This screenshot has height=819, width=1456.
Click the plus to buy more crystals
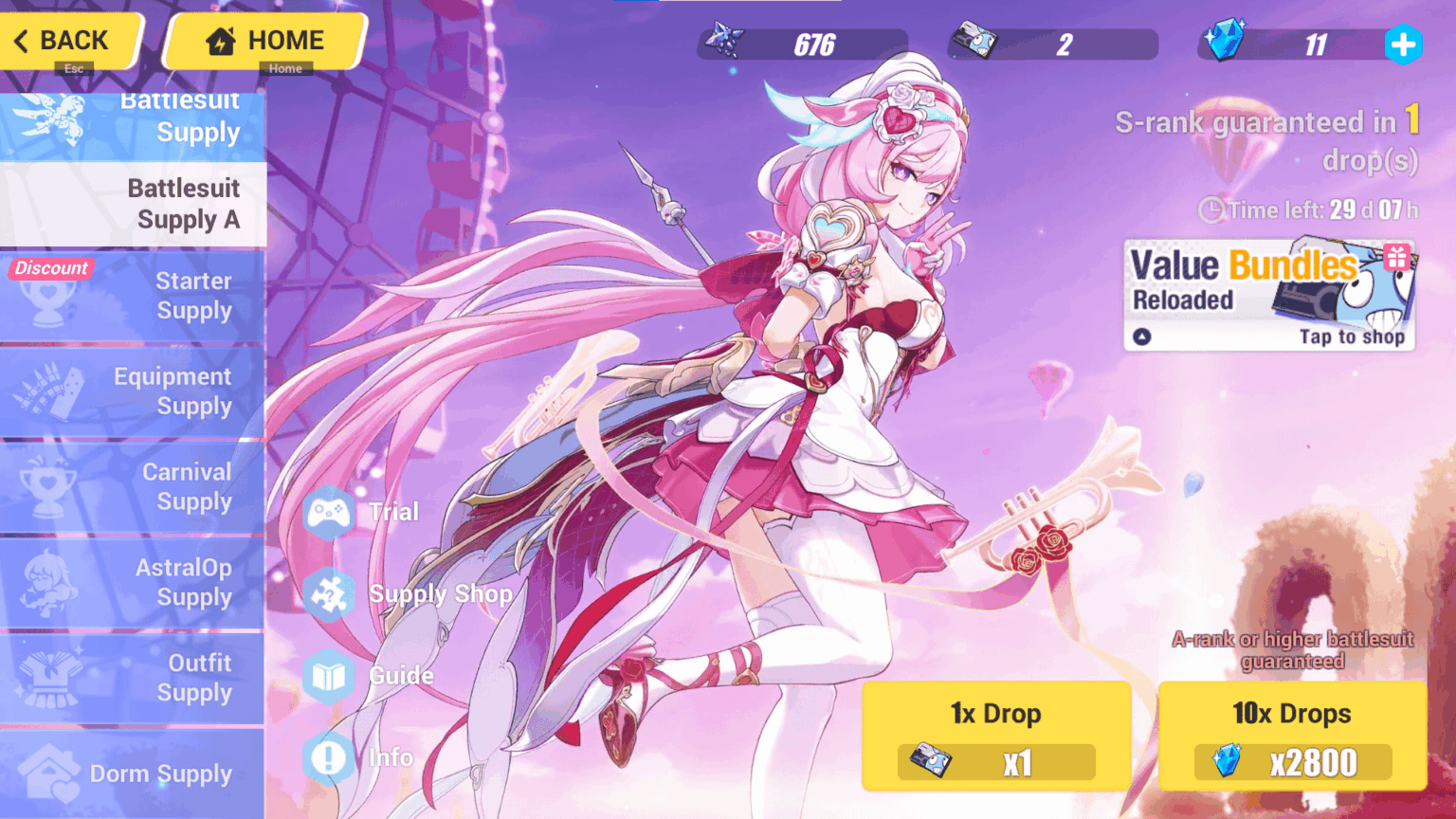[1404, 45]
